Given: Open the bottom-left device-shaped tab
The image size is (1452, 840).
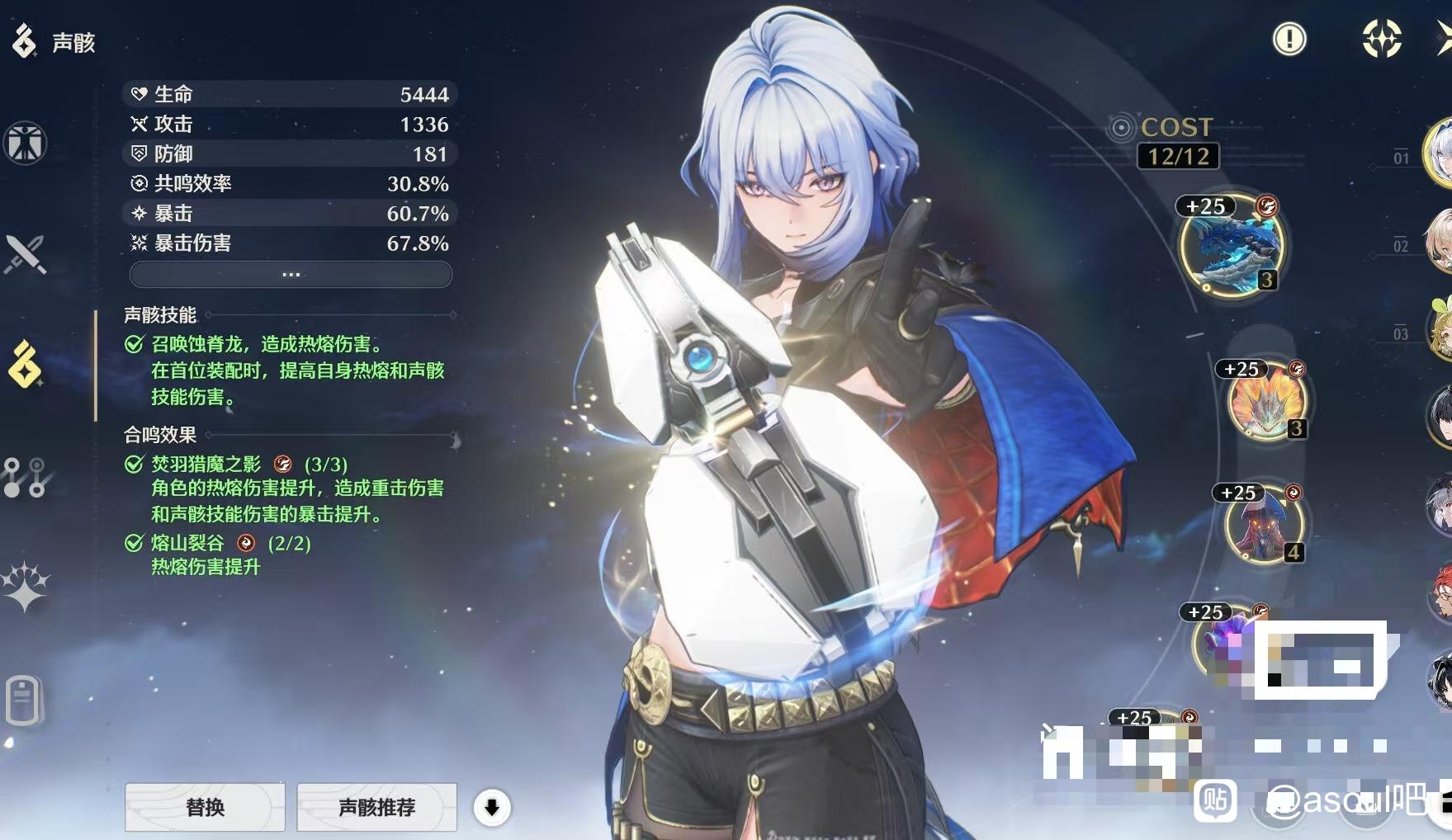Looking at the screenshot, I should point(23,701).
